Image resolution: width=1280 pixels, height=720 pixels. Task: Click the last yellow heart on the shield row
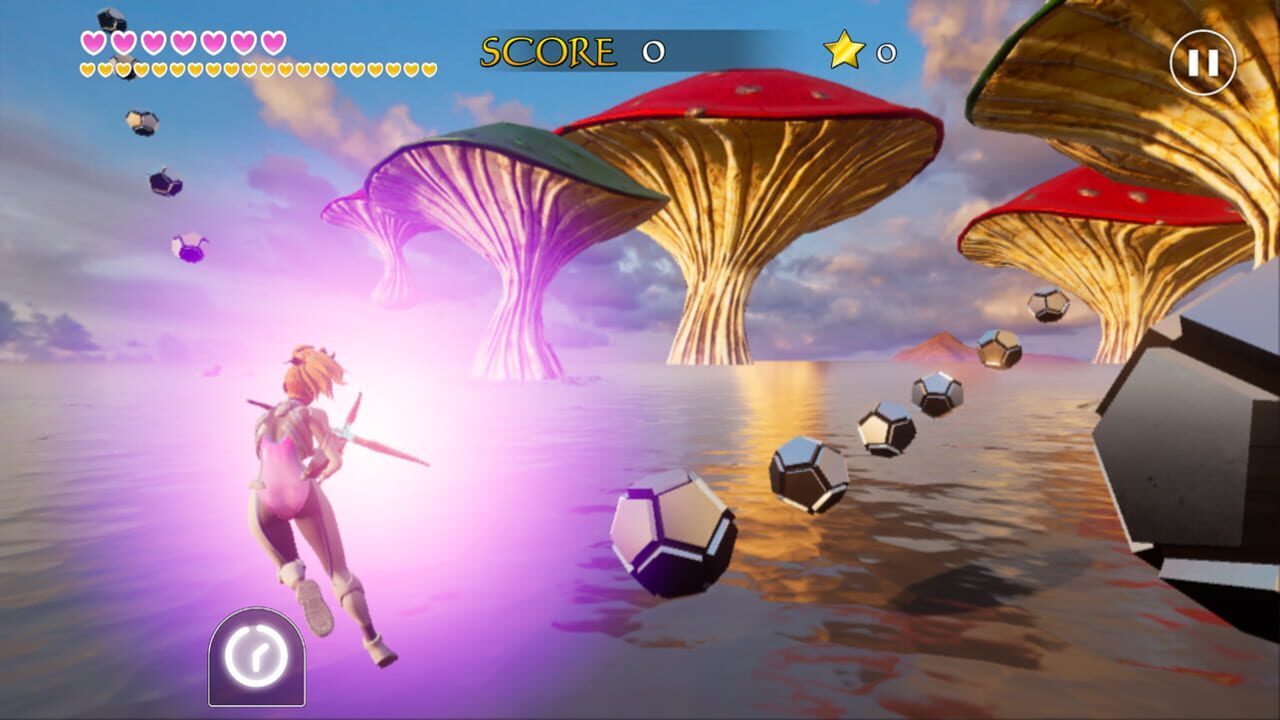pyautogui.click(x=428, y=71)
